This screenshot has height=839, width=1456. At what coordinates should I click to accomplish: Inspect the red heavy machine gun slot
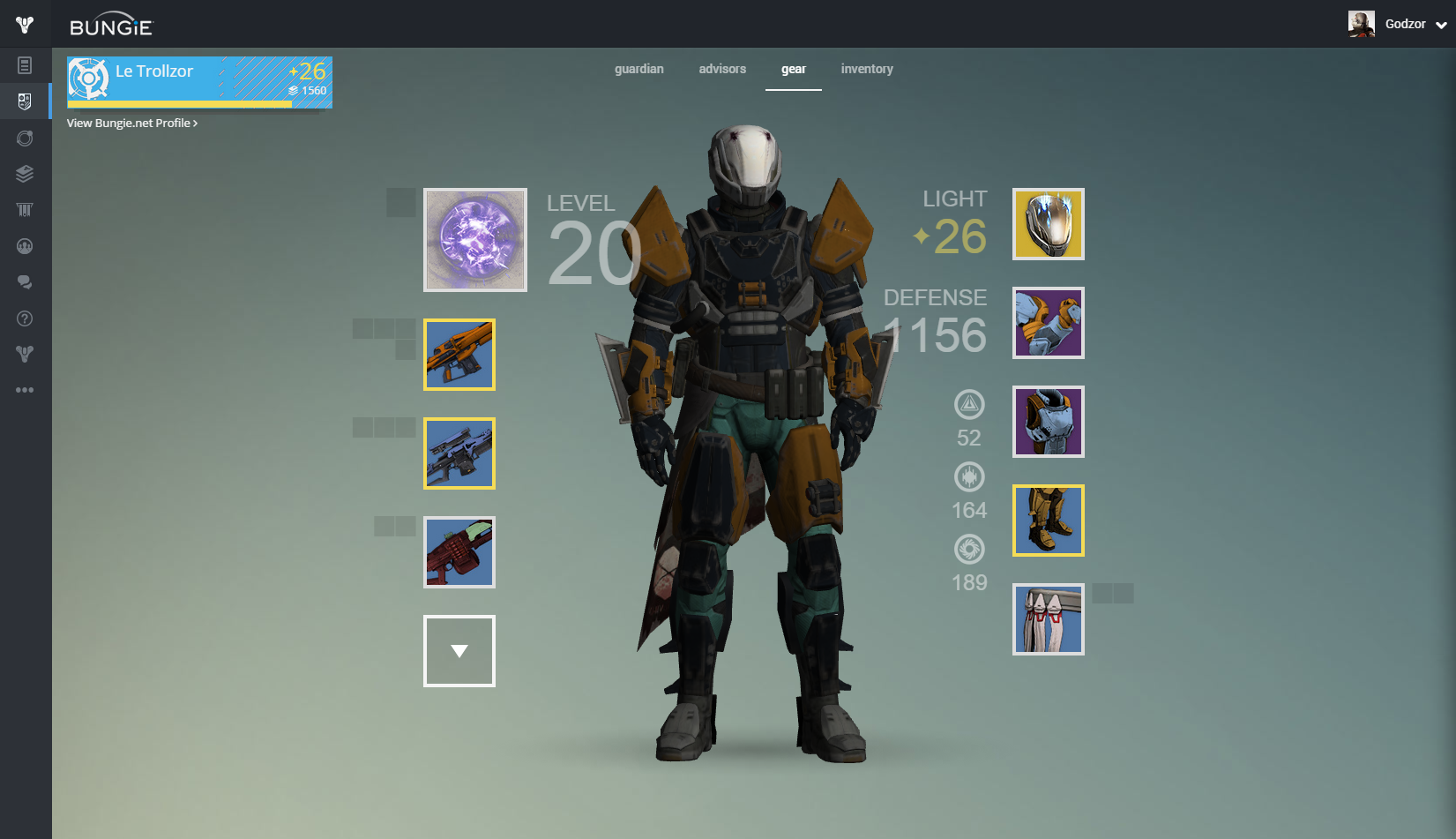tap(459, 552)
